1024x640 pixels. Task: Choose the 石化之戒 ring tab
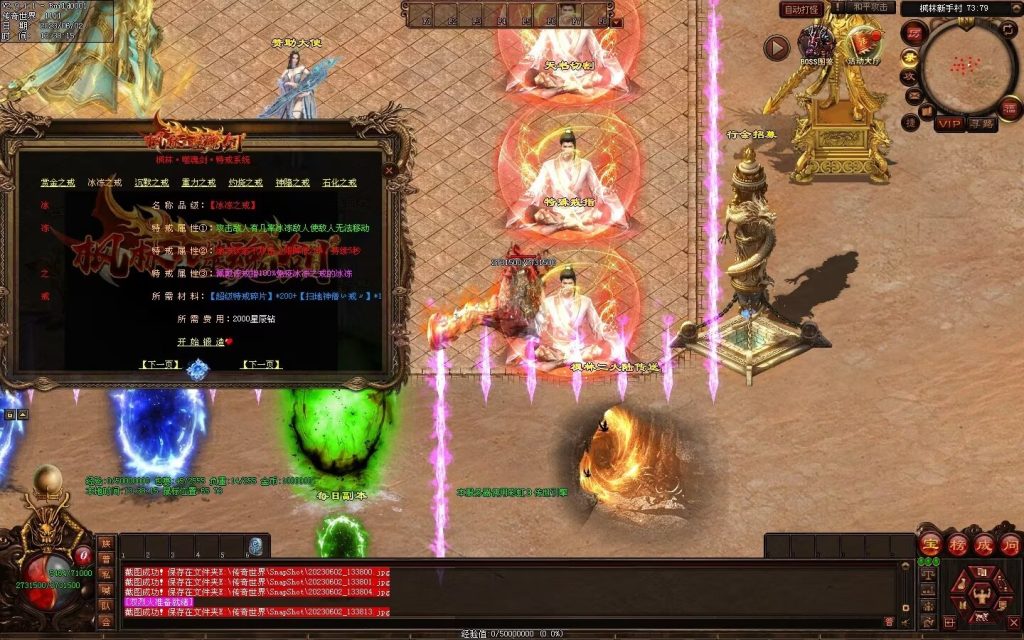(x=339, y=183)
